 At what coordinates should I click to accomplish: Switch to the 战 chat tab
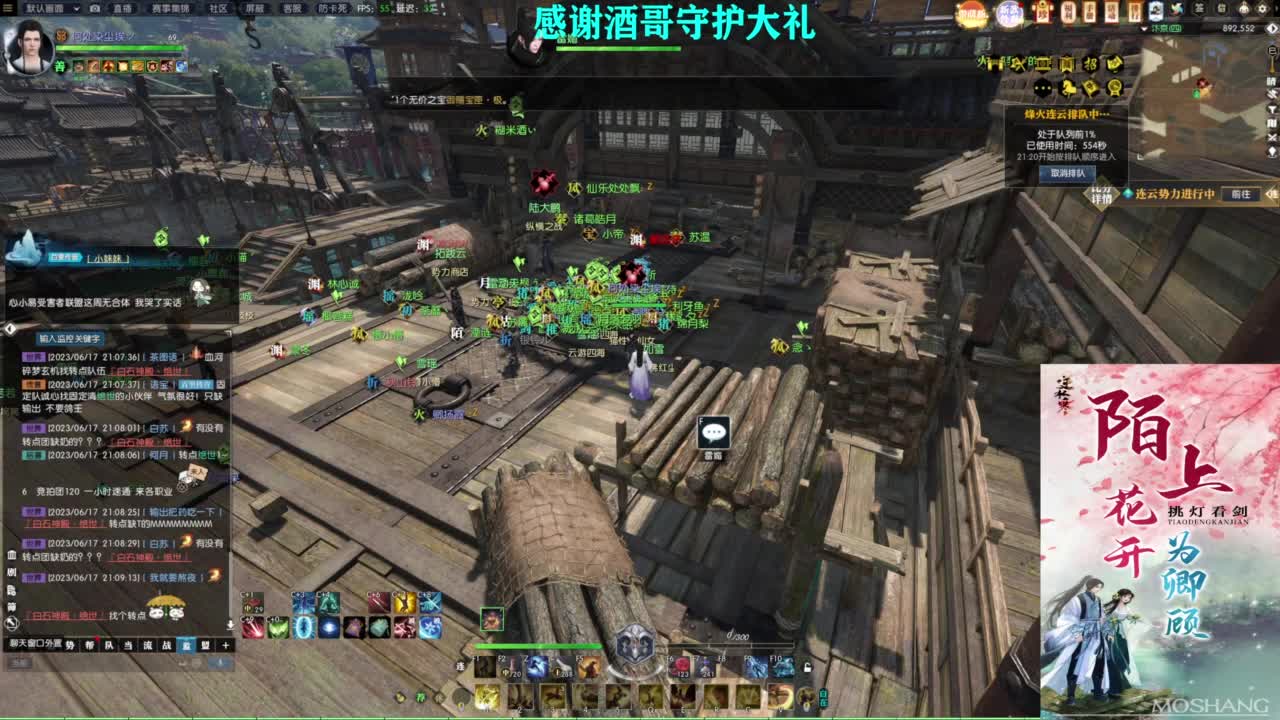click(167, 645)
